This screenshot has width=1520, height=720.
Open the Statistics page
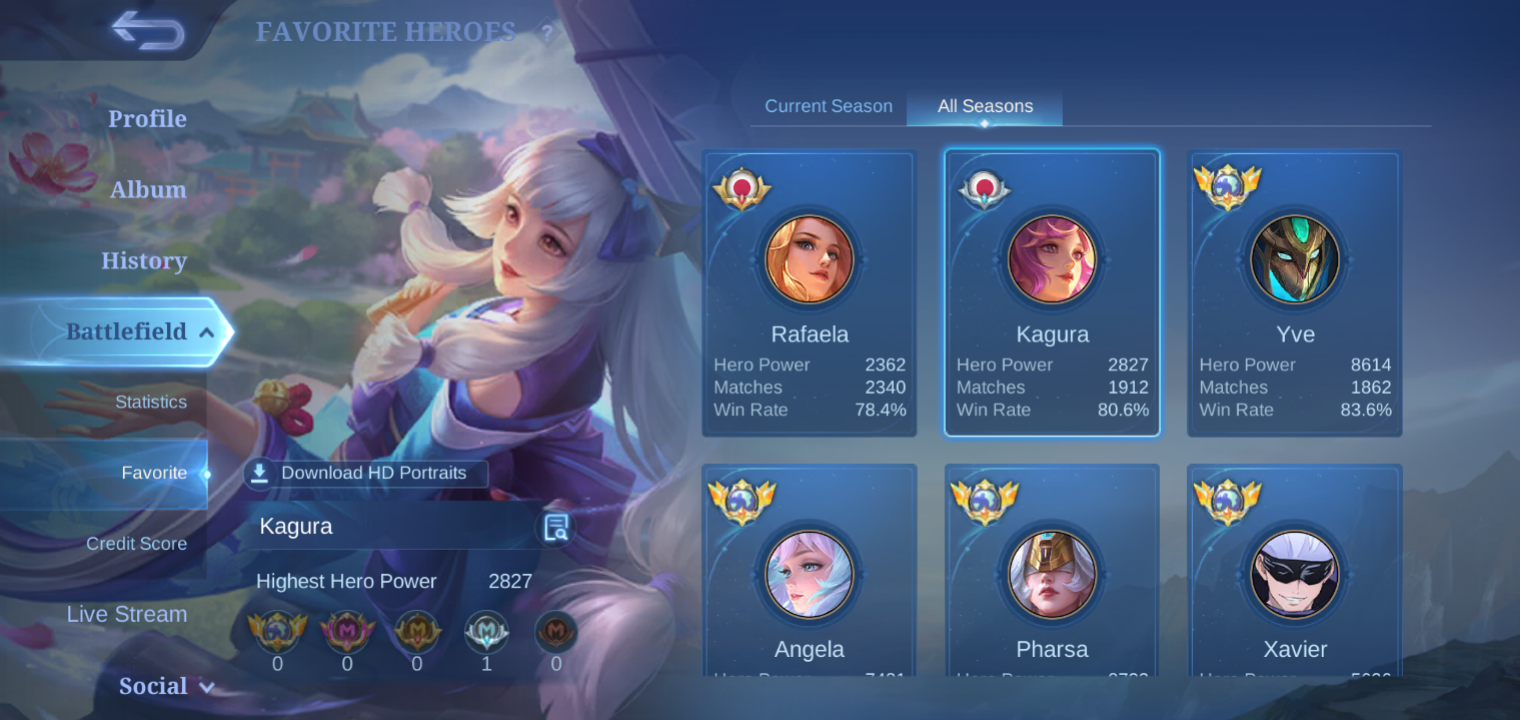[x=151, y=402]
